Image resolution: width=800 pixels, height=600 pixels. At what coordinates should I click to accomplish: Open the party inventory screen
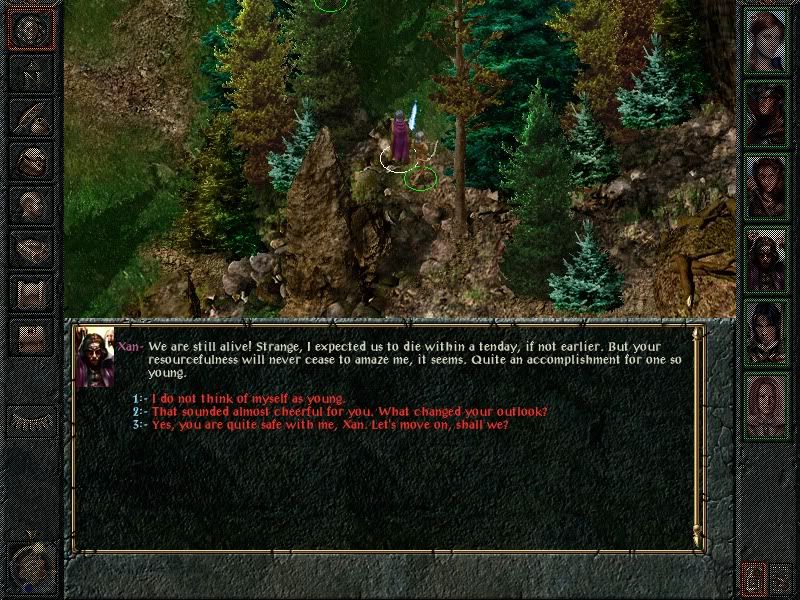(31, 160)
